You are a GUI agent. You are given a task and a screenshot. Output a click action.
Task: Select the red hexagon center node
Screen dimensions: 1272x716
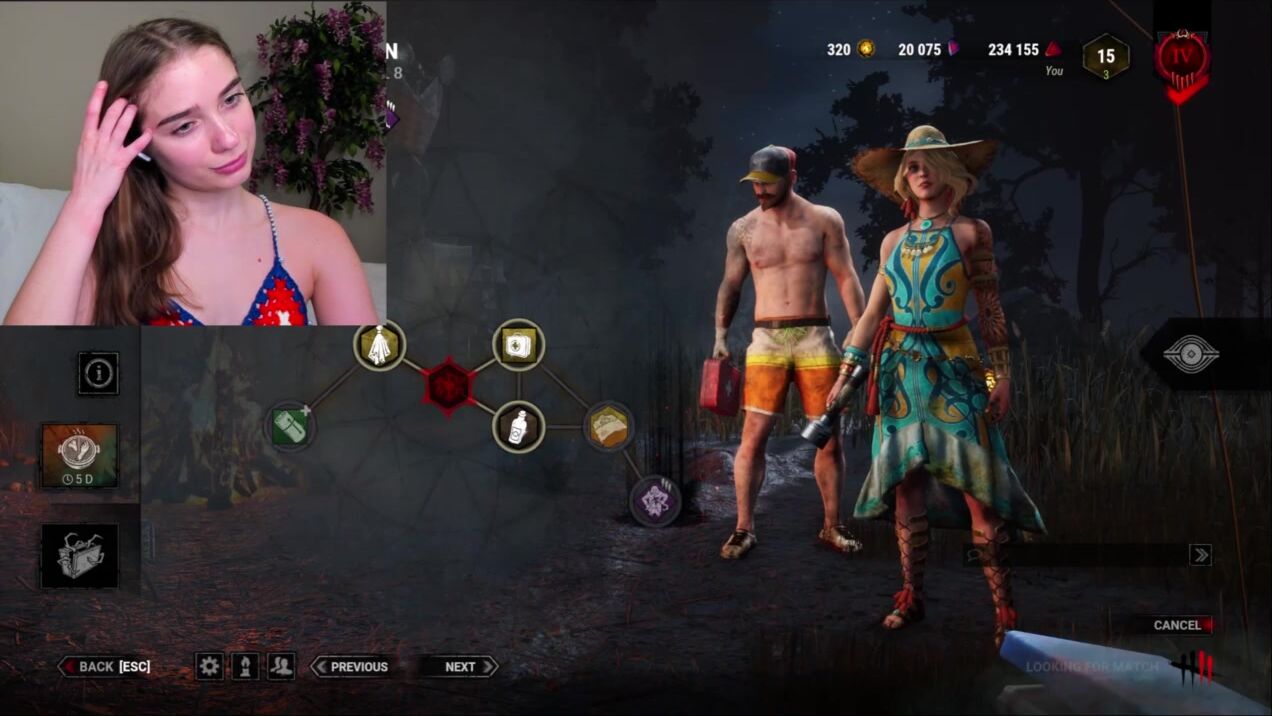[448, 385]
